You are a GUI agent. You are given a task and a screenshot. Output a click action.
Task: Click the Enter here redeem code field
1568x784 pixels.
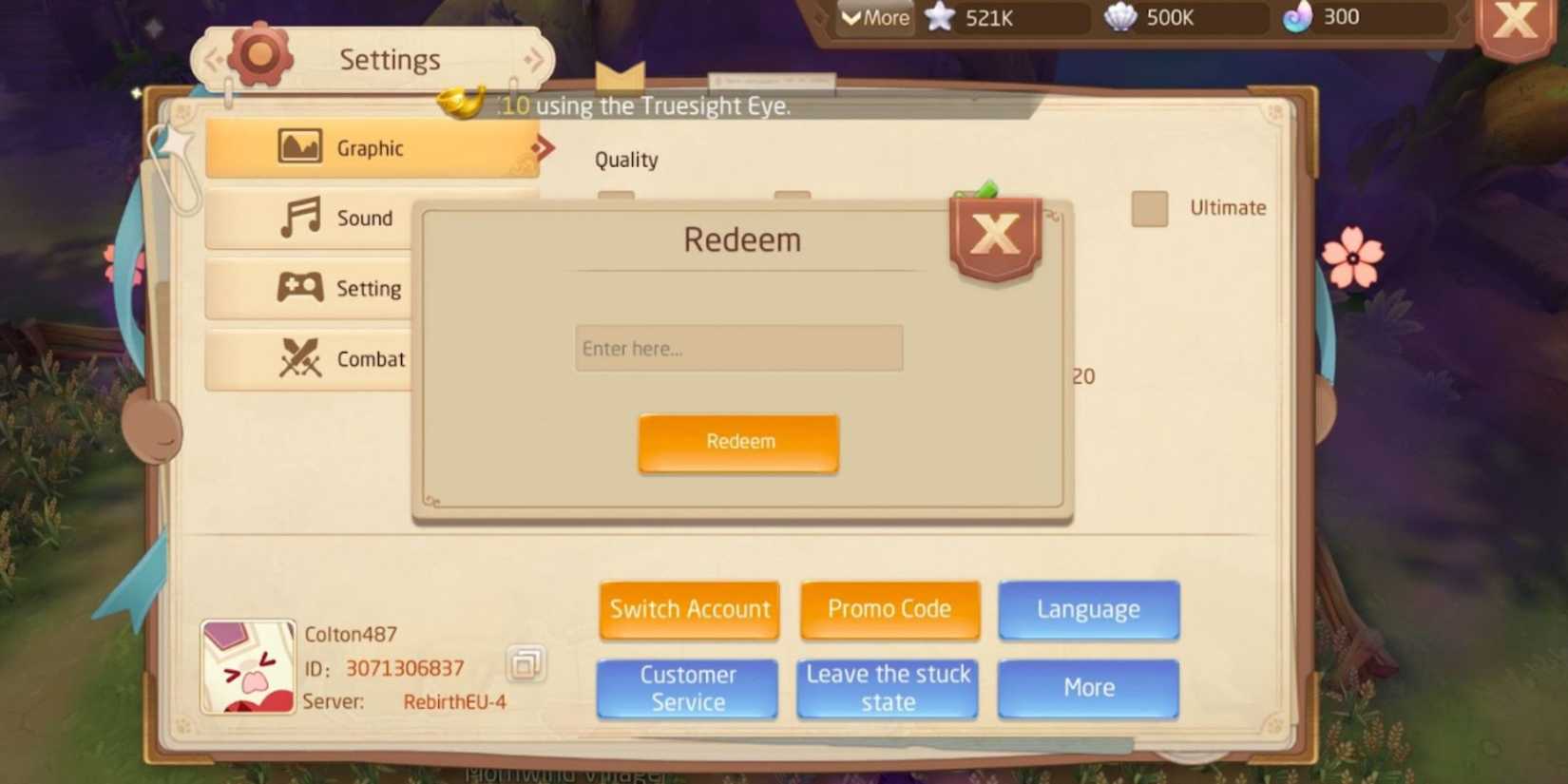[x=738, y=348]
